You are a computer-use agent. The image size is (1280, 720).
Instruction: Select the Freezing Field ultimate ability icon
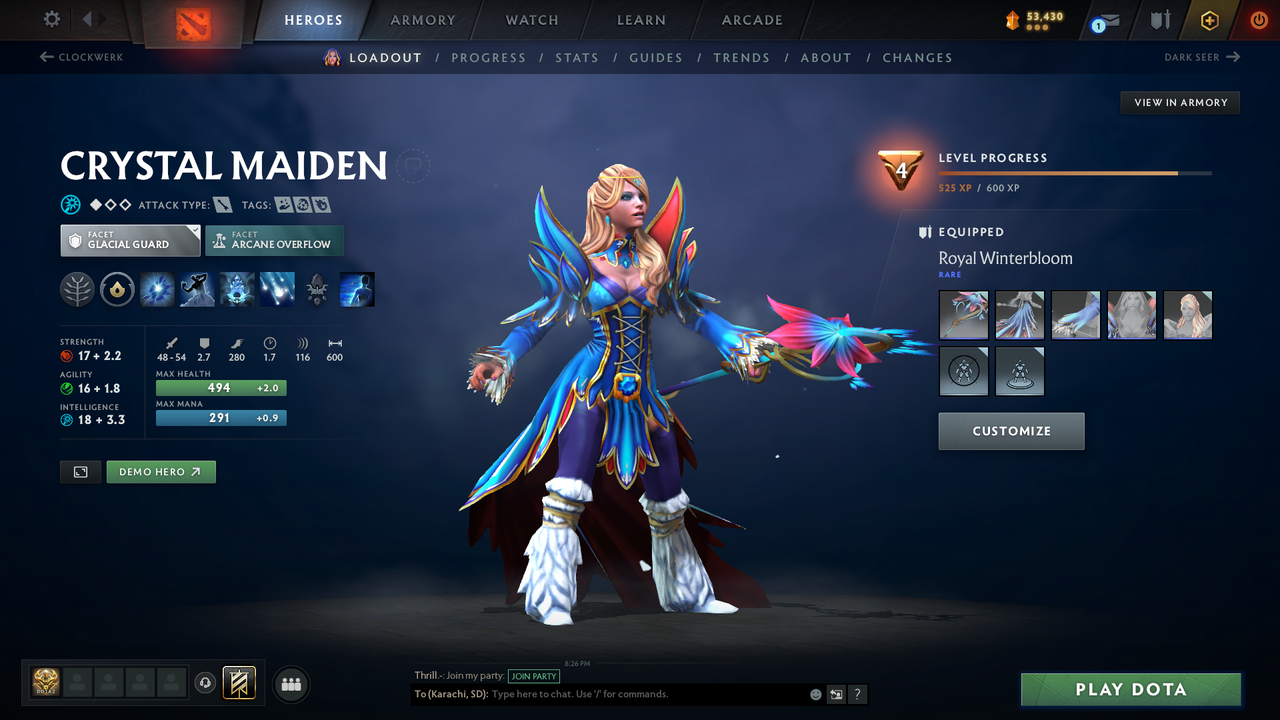[277, 289]
